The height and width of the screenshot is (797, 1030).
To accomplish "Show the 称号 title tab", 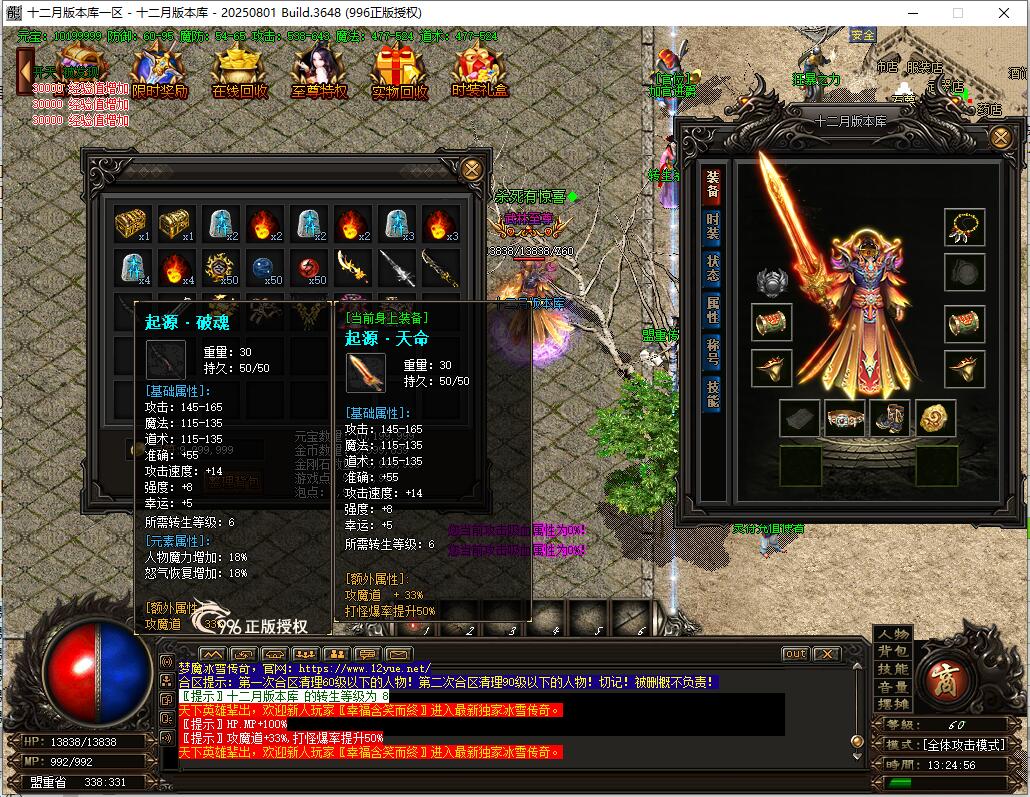I will click(712, 352).
